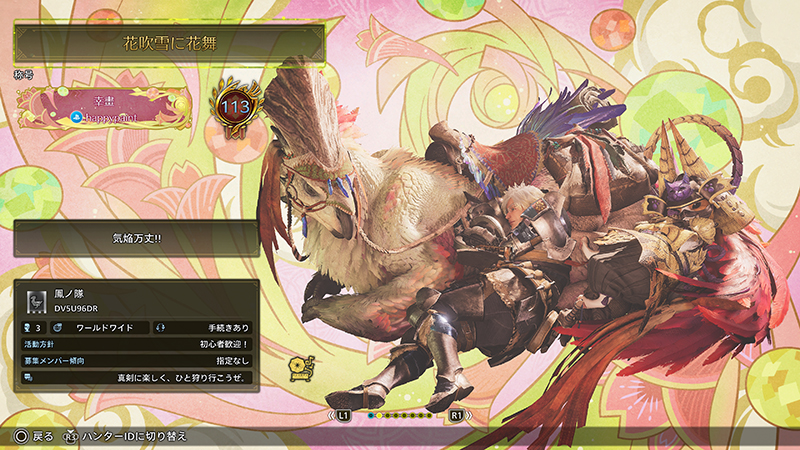Select the 募集メンバー傾向 row
Viewport: 800px width, 450px height.
136,360
